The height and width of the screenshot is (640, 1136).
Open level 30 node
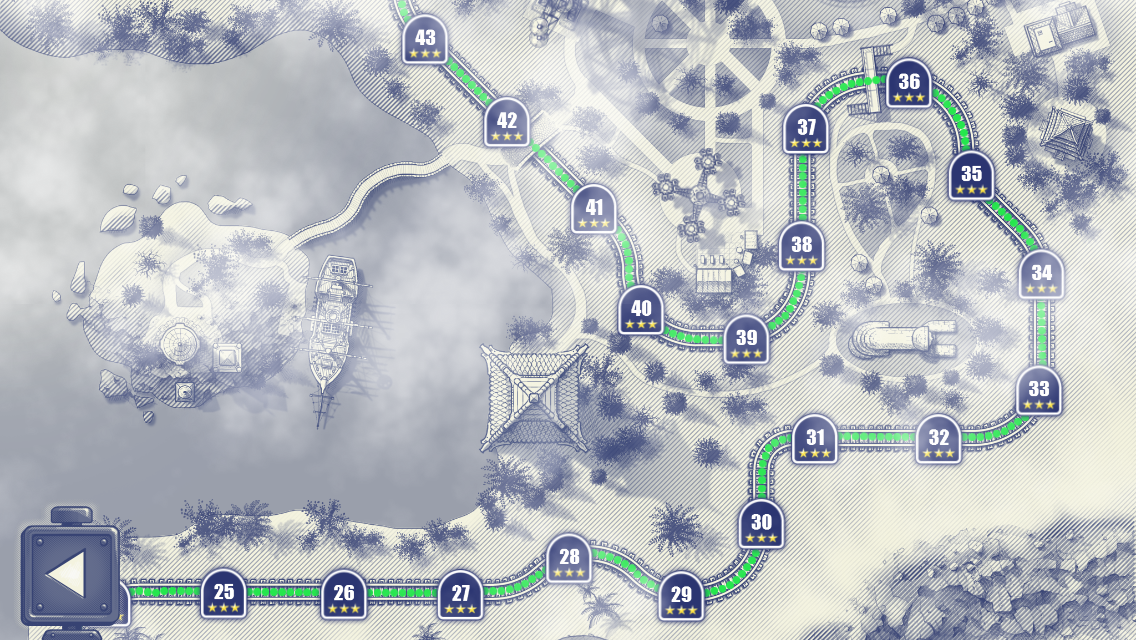tap(762, 525)
